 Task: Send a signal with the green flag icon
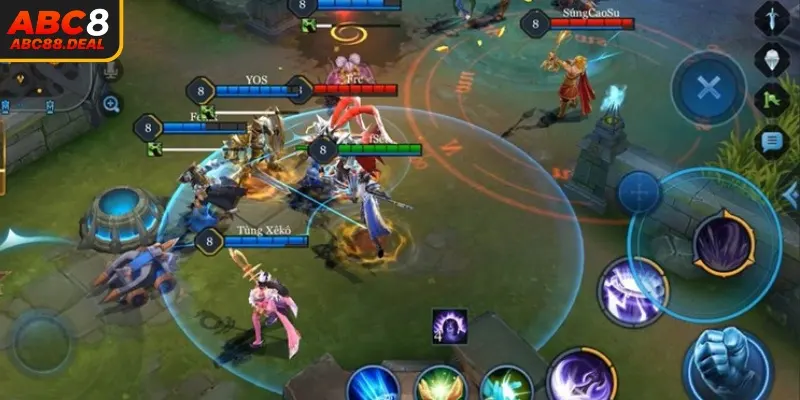tap(772, 100)
